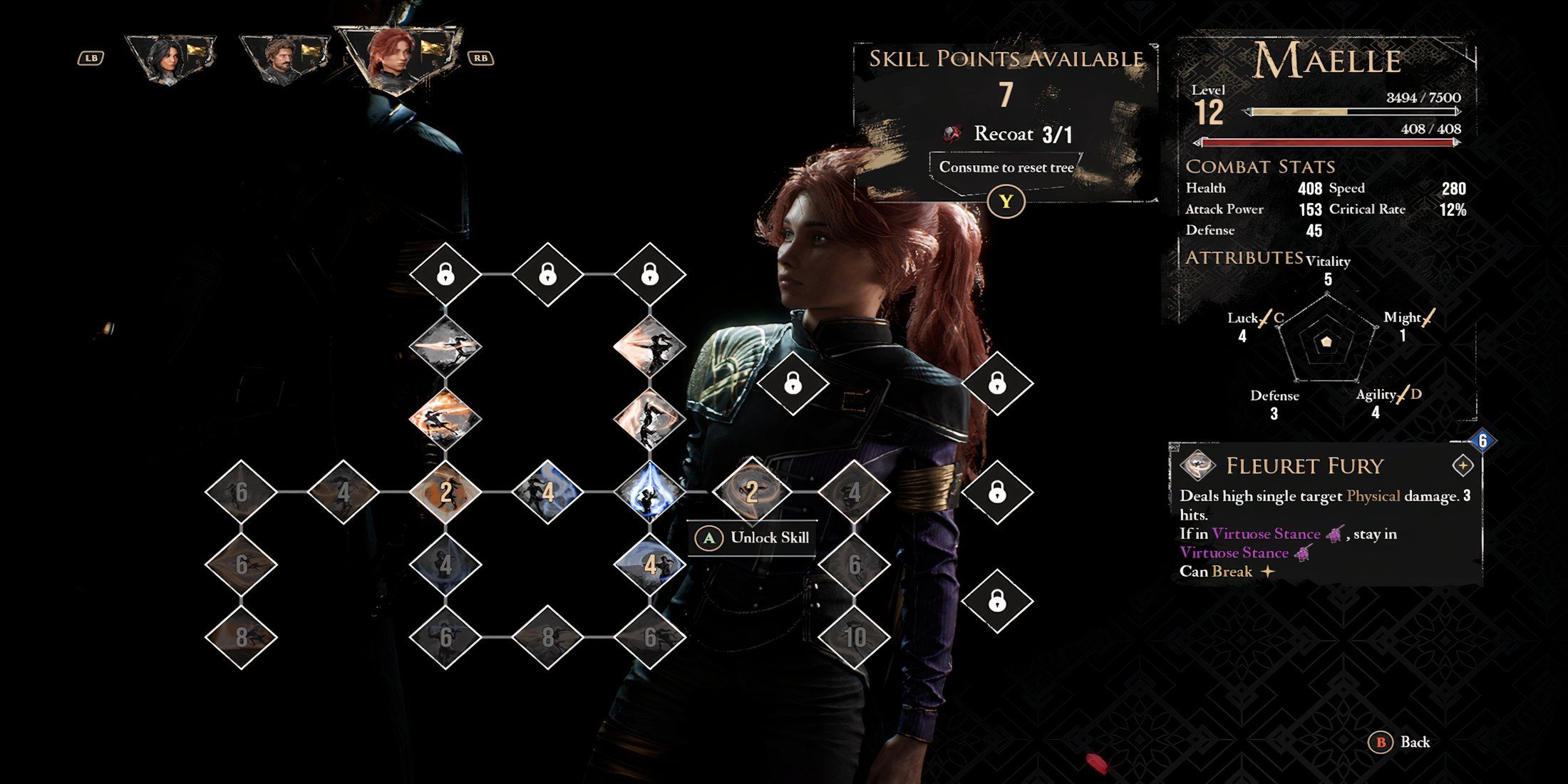Click the Consume to reset tree button

(1006, 167)
